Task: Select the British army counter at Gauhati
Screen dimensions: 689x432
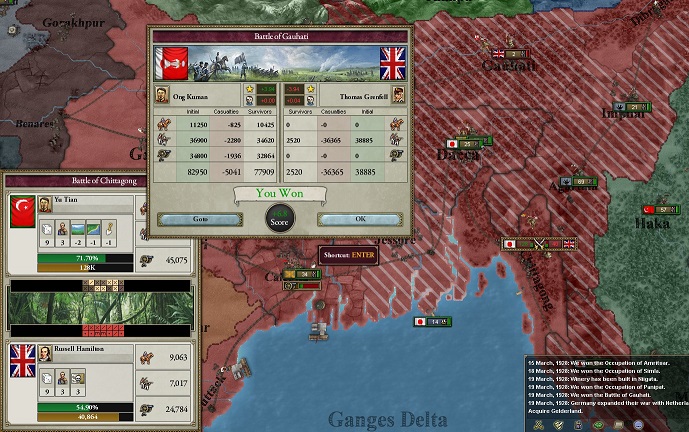Action: pyautogui.click(x=508, y=54)
